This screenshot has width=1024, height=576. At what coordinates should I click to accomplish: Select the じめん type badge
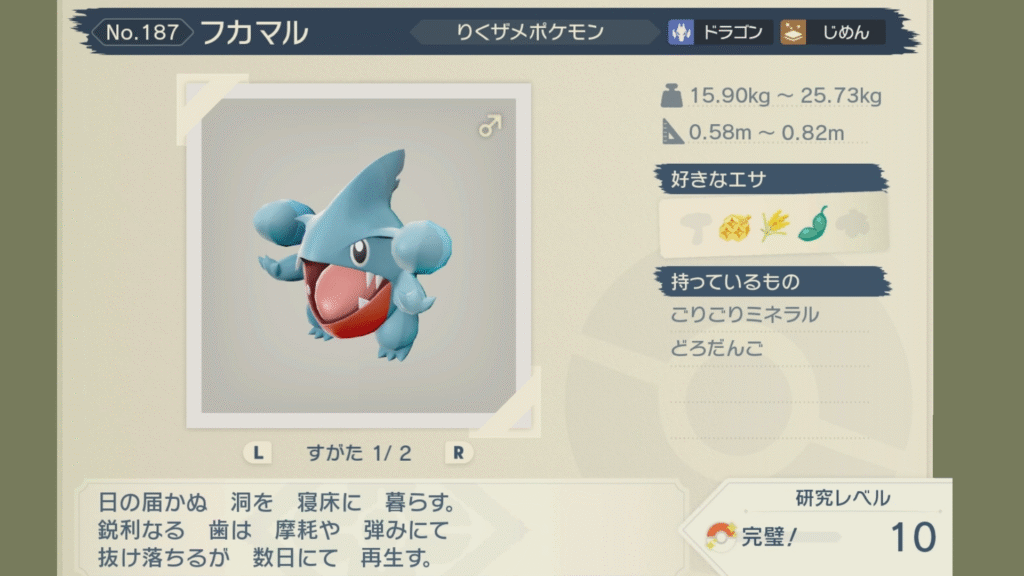pyautogui.click(x=832, y=32)
